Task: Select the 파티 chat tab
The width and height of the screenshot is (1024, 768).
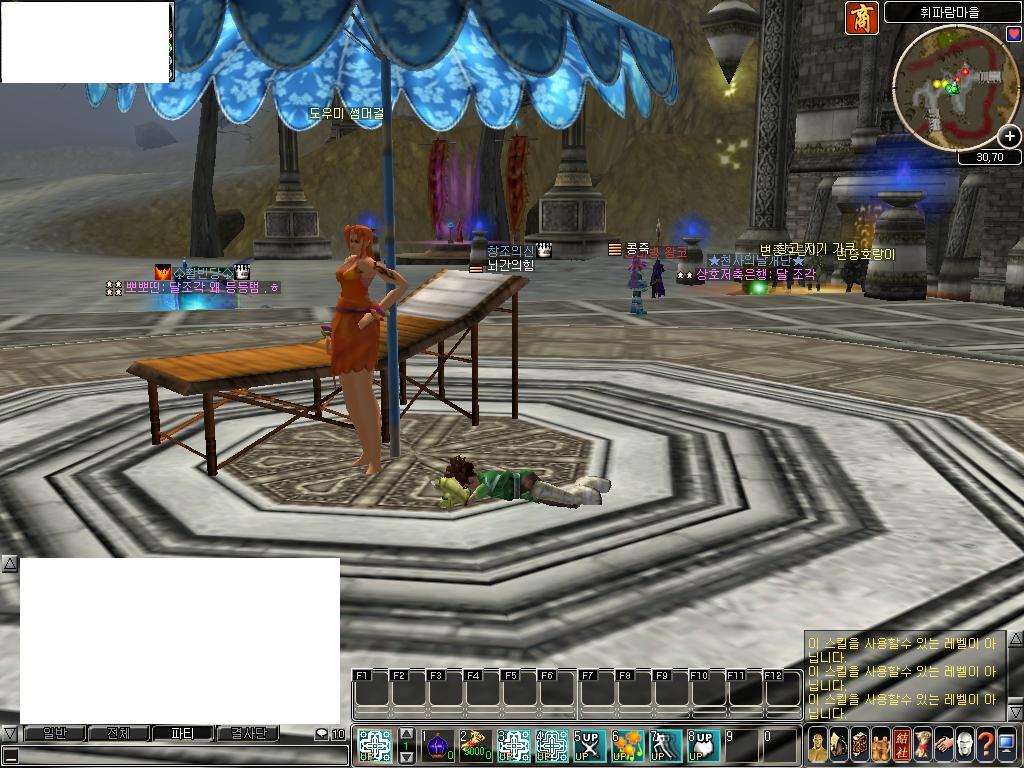Action: tap(183, 734)
